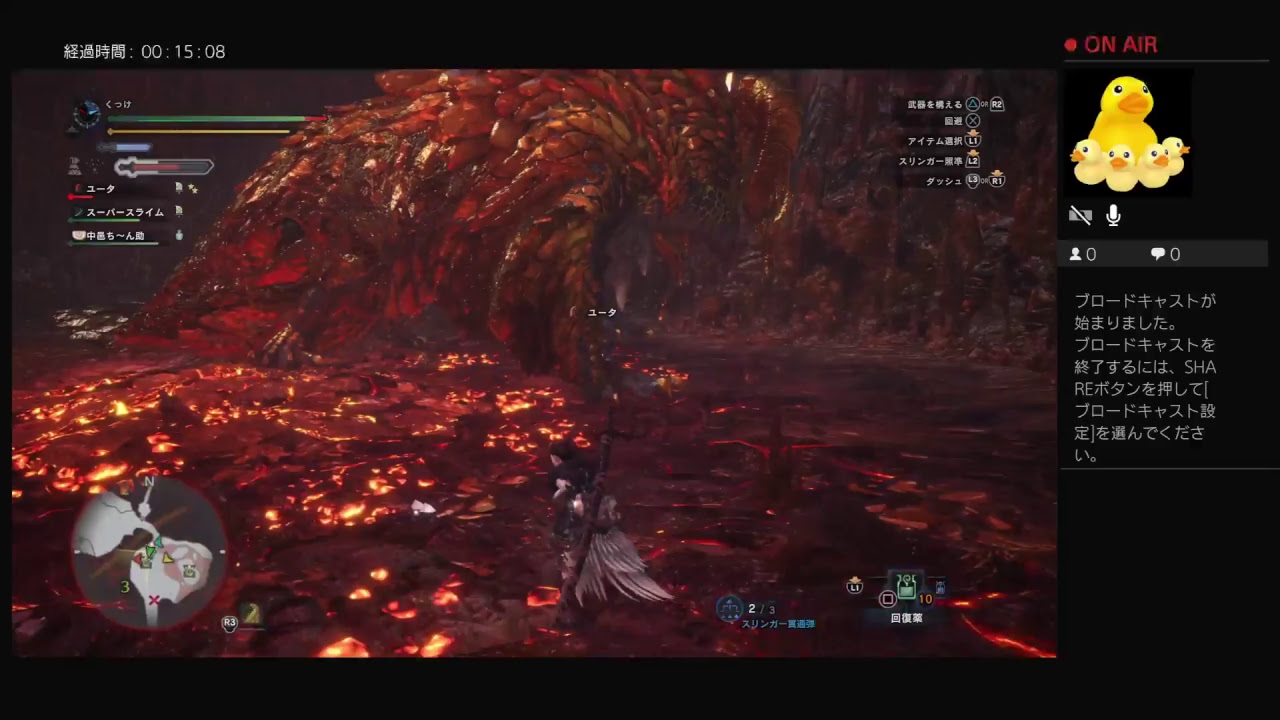Screen dimensions: 1280x720
Task: Open the circular area minimap
Action: pyautogui.click(x=149, y=551)
